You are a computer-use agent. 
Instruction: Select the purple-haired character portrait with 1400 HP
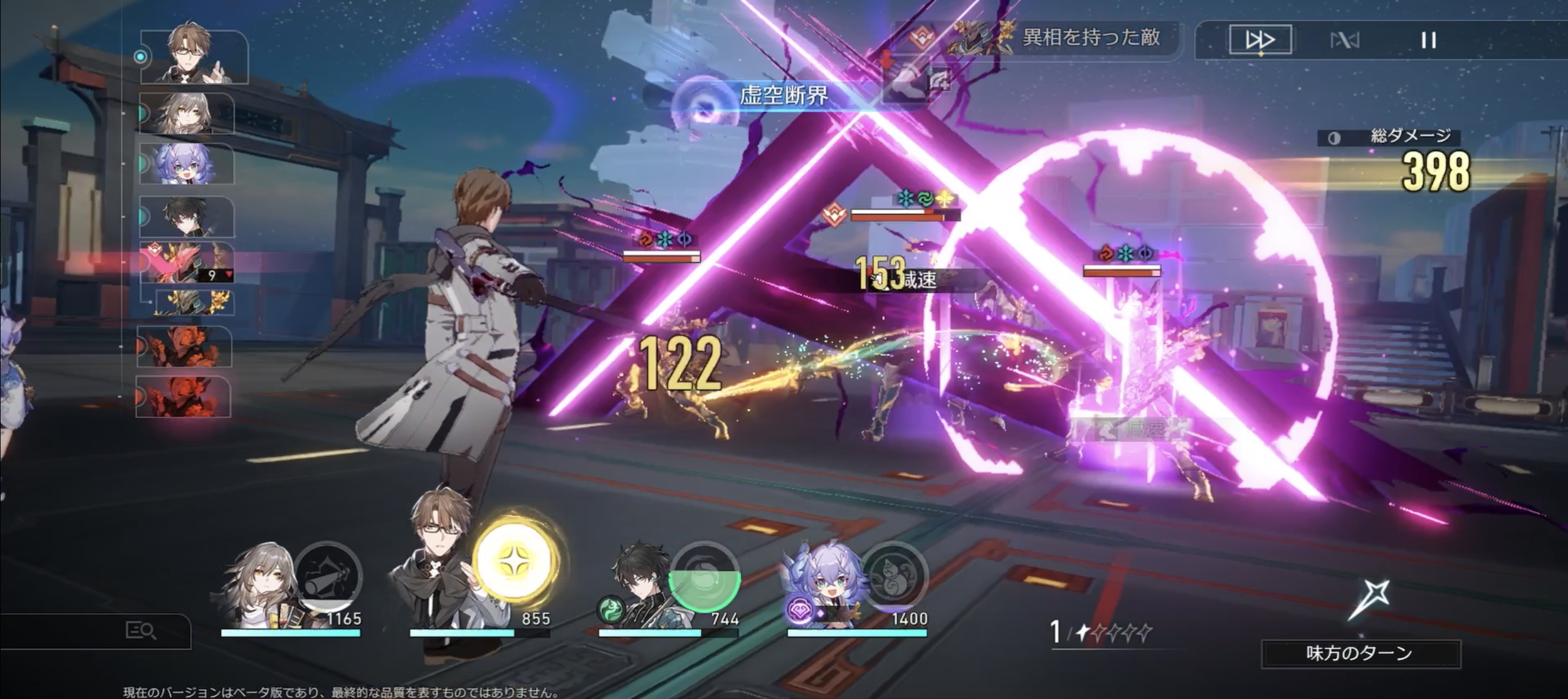pos(825,583)
